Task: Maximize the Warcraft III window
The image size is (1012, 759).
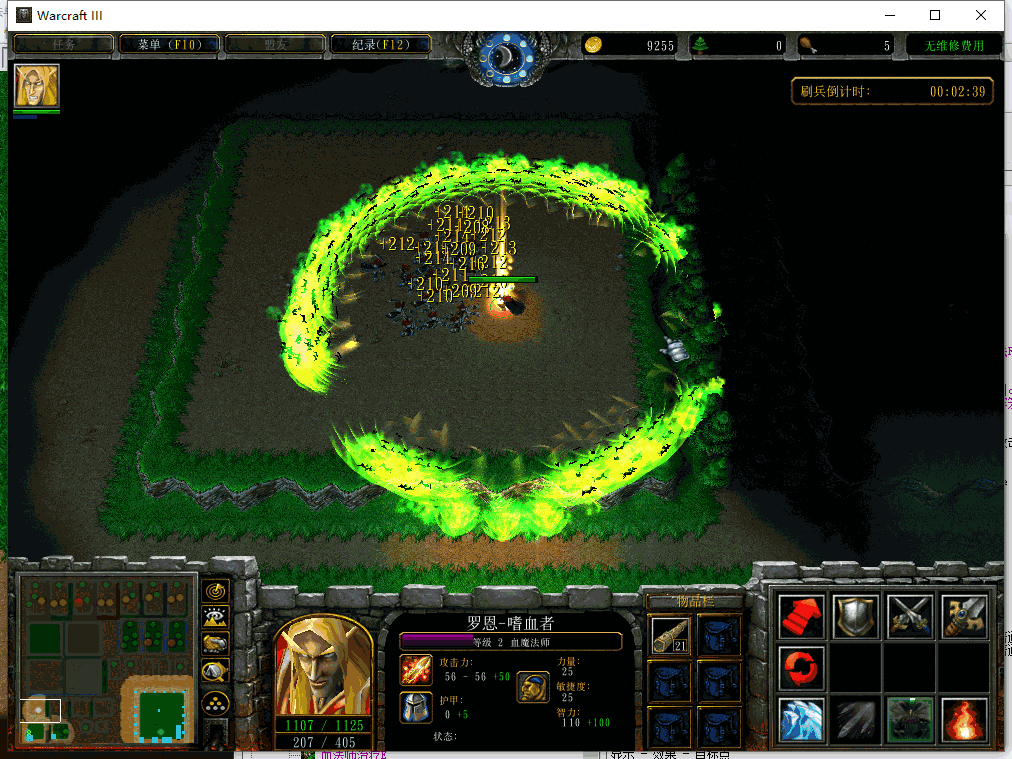Action: point(935,15)
